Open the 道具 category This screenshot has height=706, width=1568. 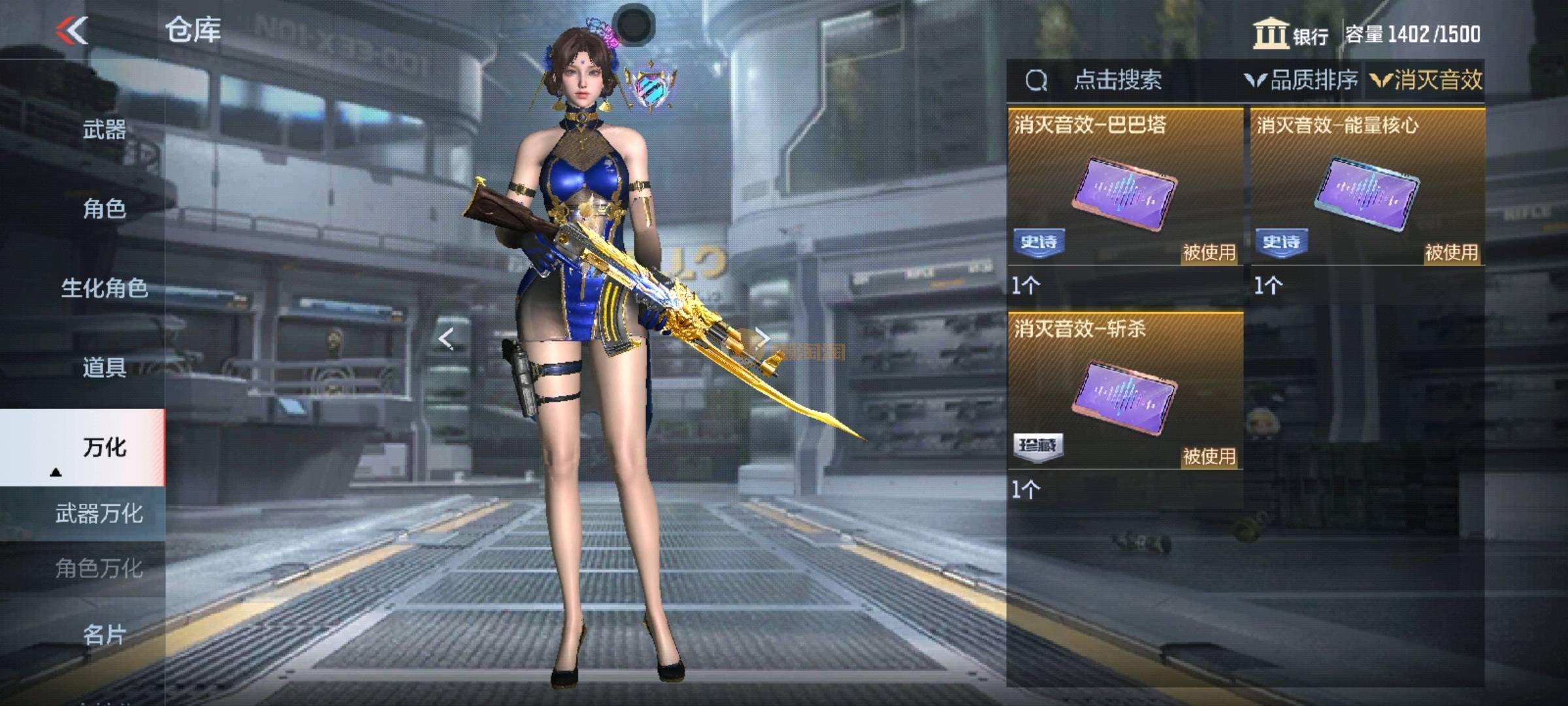click(x=105, y=367)
